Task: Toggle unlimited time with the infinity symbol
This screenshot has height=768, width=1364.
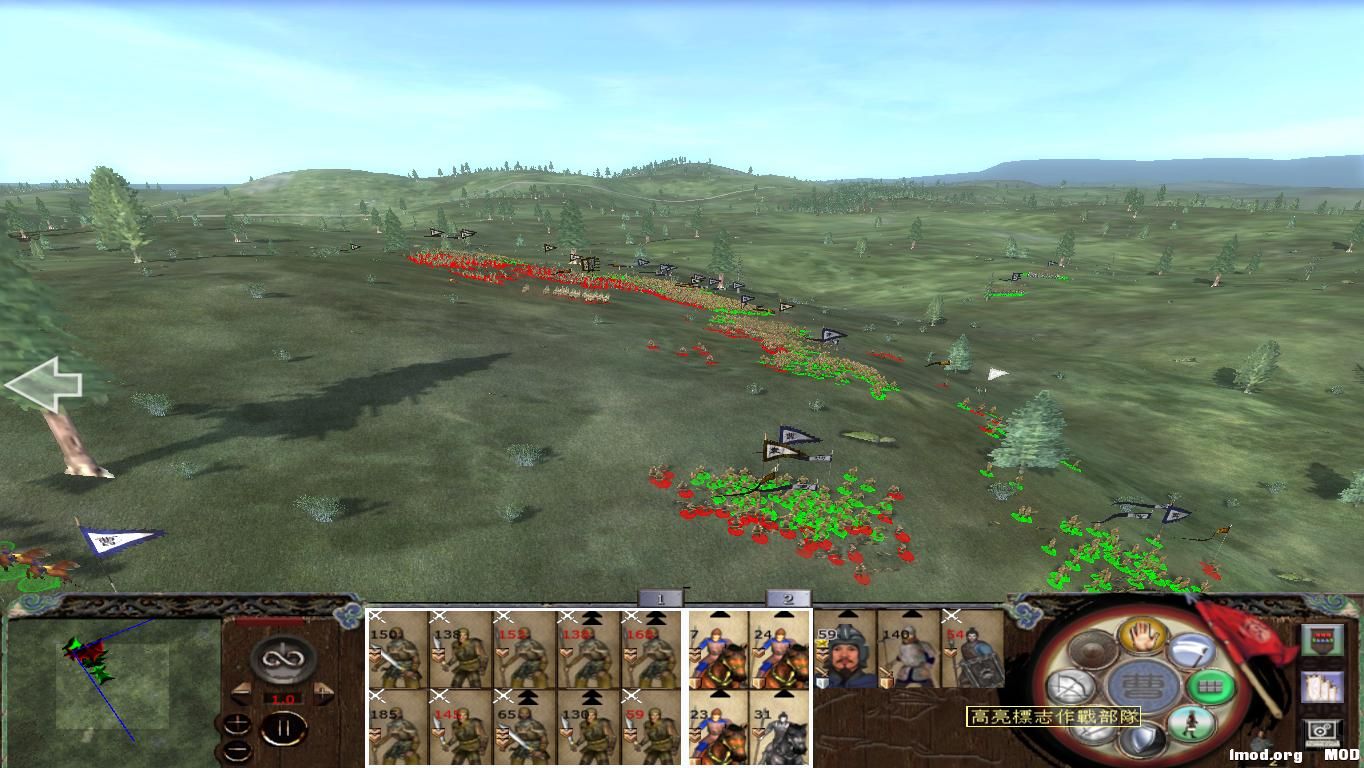Action: [x=283, y=657]
